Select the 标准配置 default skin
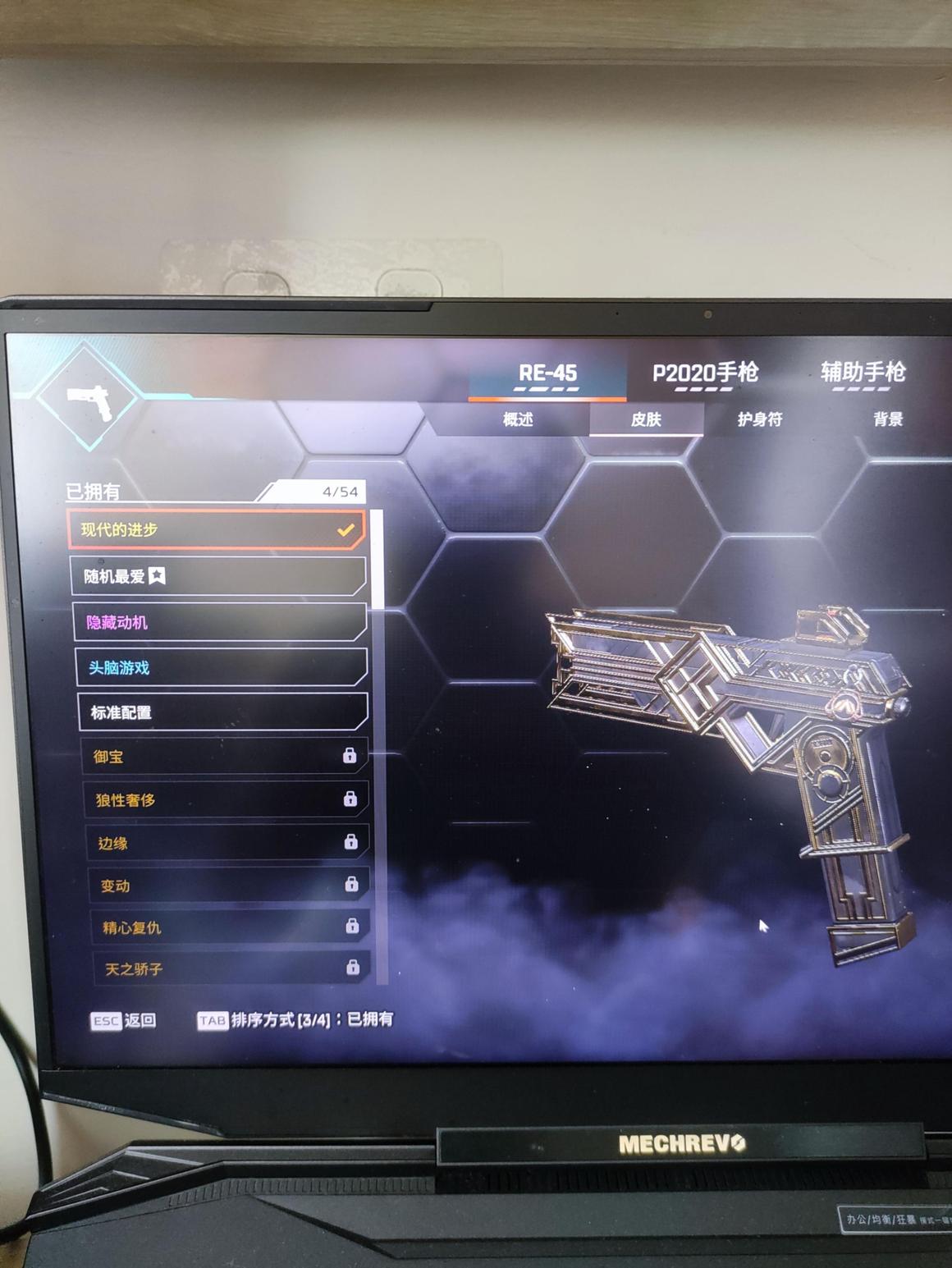Screen dimensions: 952x1268 click(x=223, y=712)
